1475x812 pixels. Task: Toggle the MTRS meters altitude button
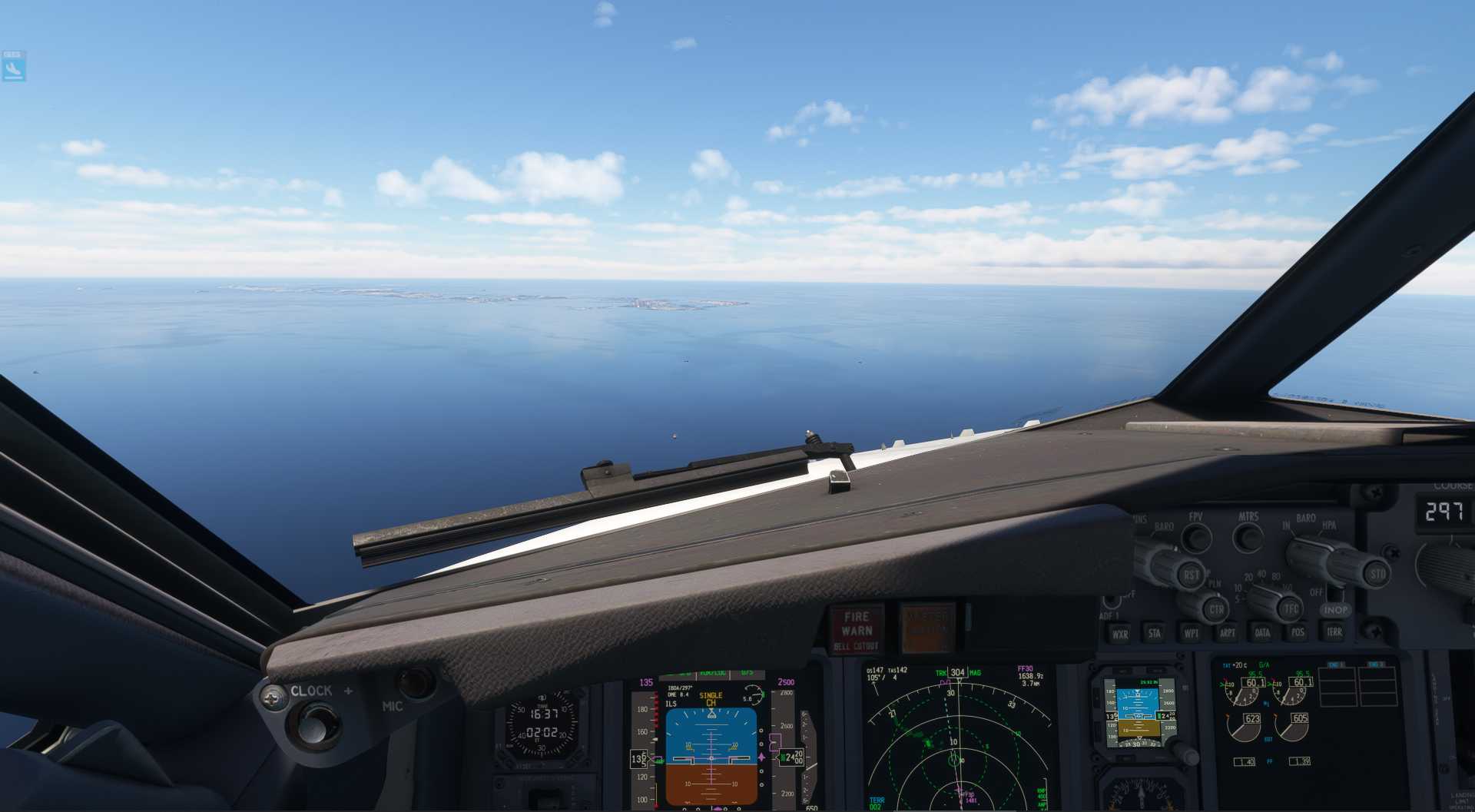(1248, 537)
